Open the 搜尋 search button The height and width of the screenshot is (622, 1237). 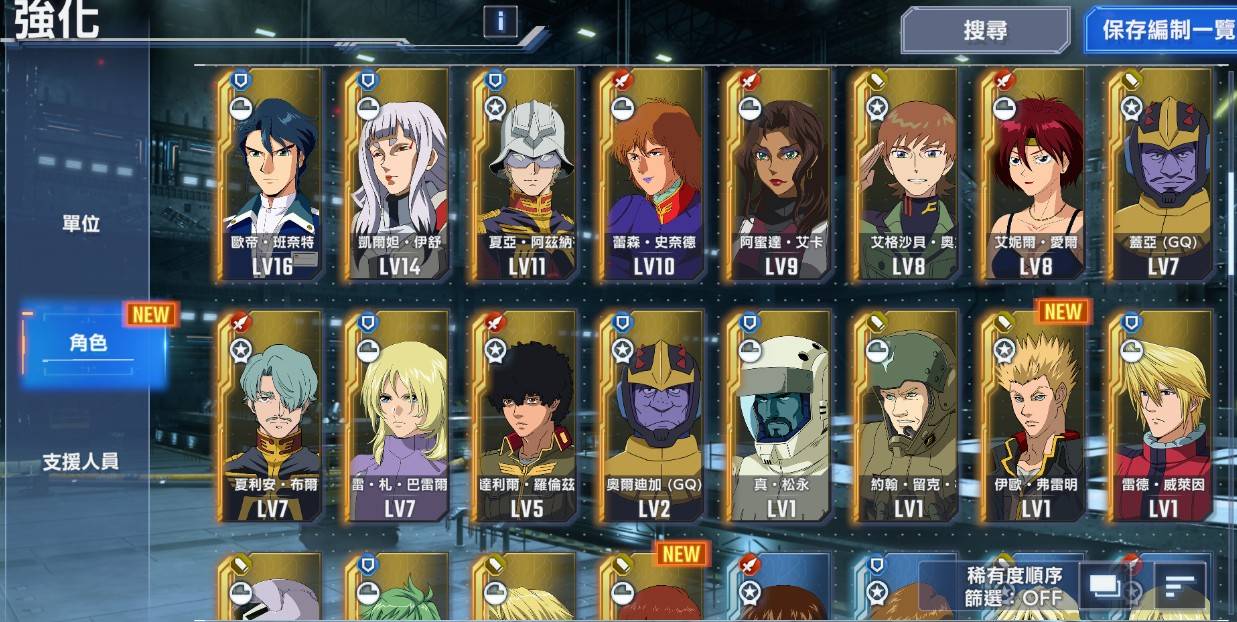(985, 30)
